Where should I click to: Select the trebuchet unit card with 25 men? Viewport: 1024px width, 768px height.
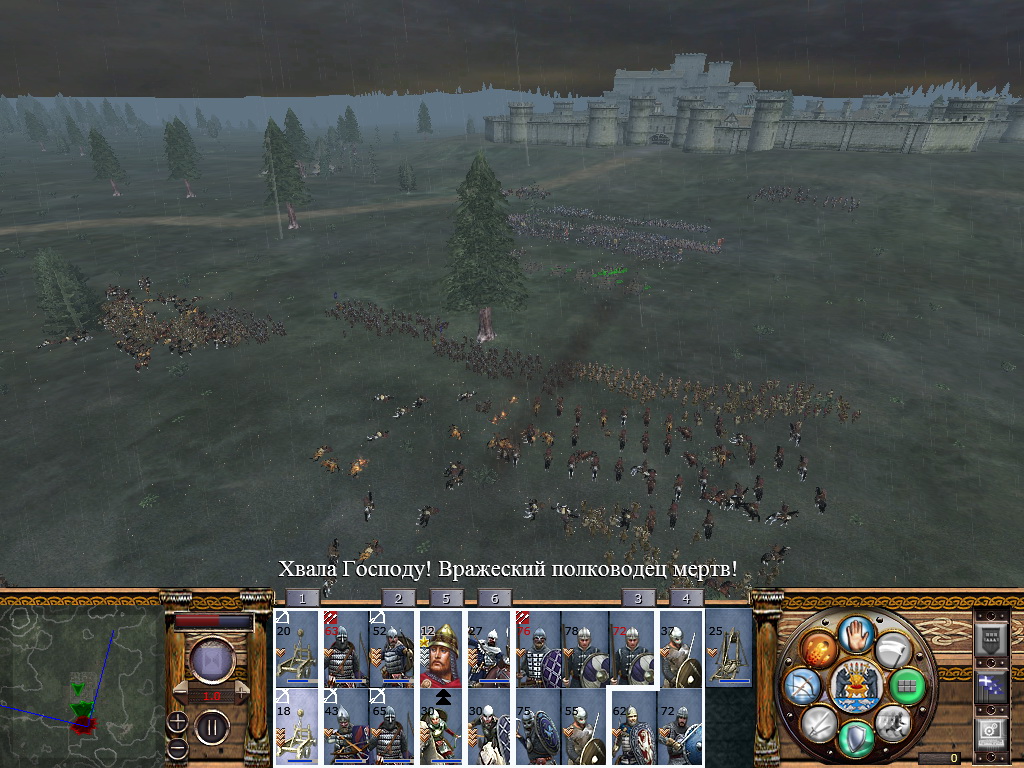pyautogui.click(x=729, y=648)
